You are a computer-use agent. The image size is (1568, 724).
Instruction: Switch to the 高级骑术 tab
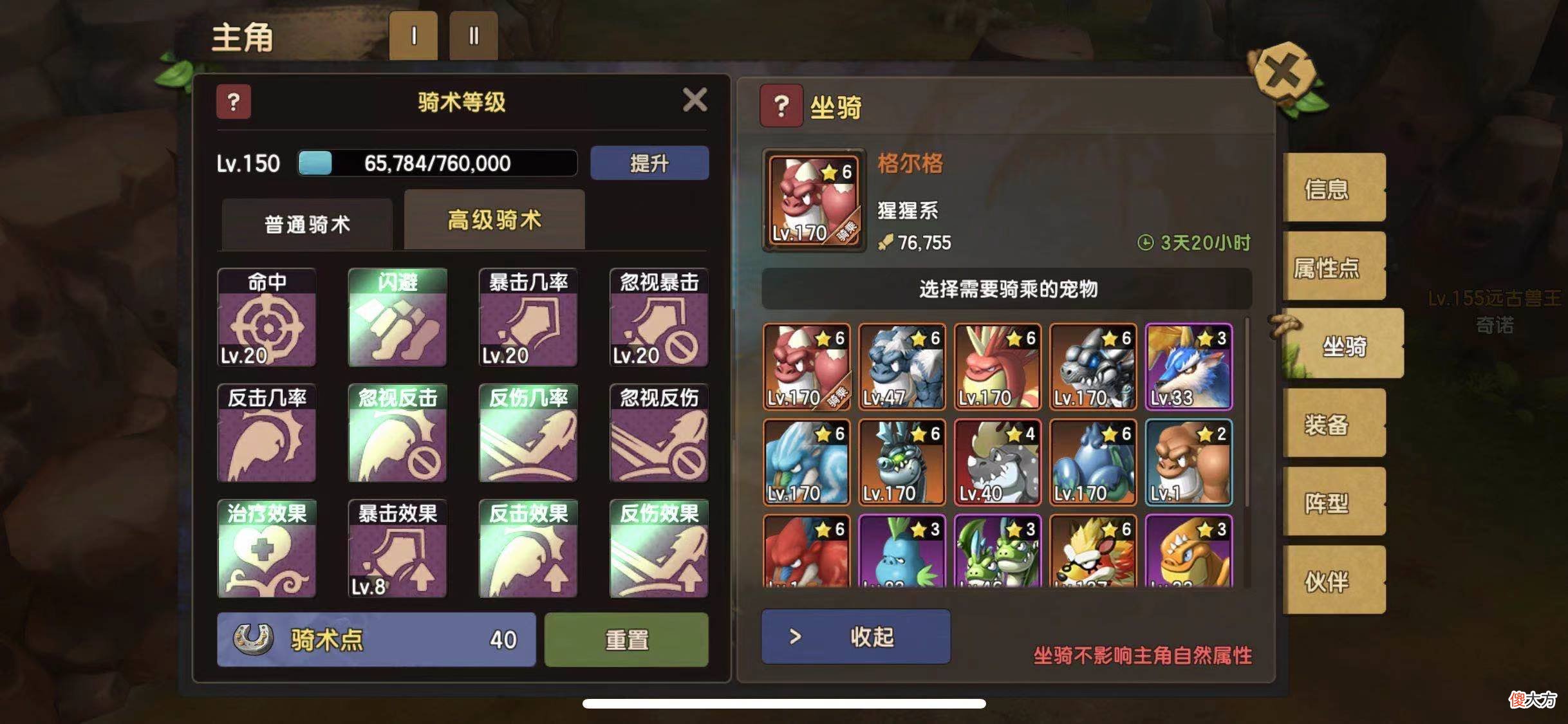(494, 219)
